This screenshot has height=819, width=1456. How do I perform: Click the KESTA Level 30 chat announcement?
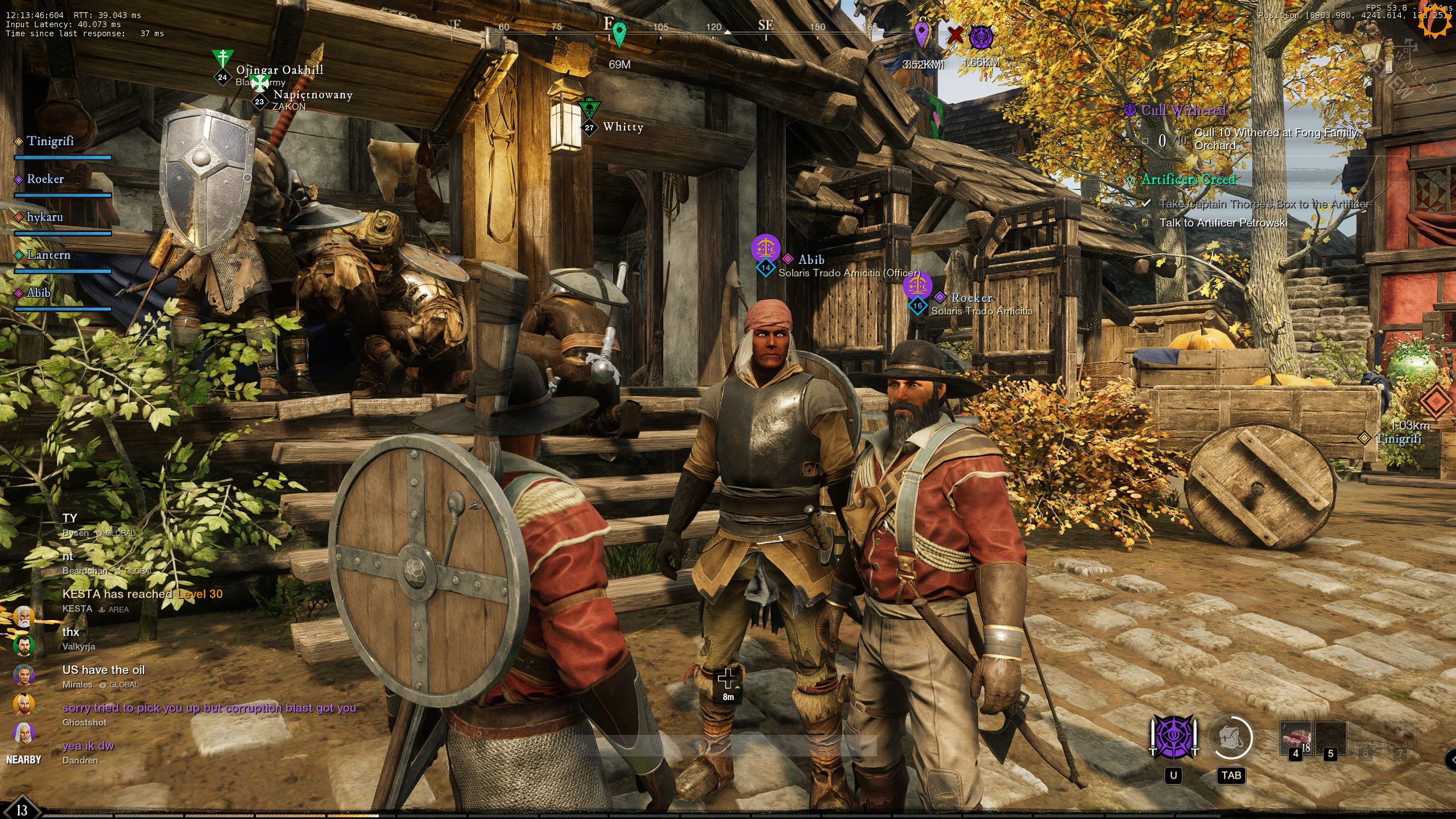(x=142, y=594)
